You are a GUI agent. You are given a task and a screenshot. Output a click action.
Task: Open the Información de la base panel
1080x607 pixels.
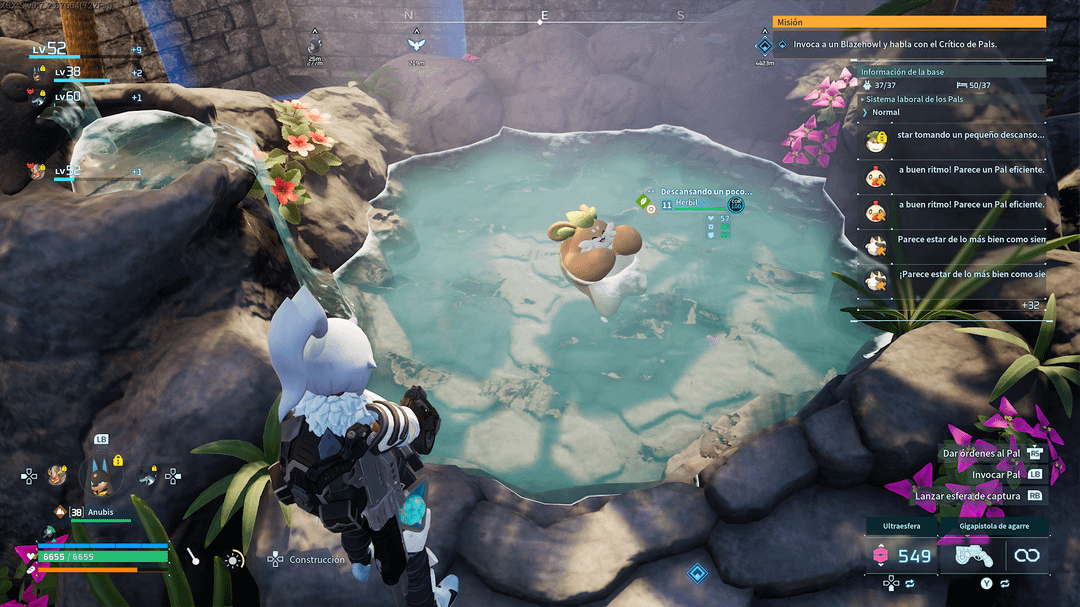pos(903,72)
